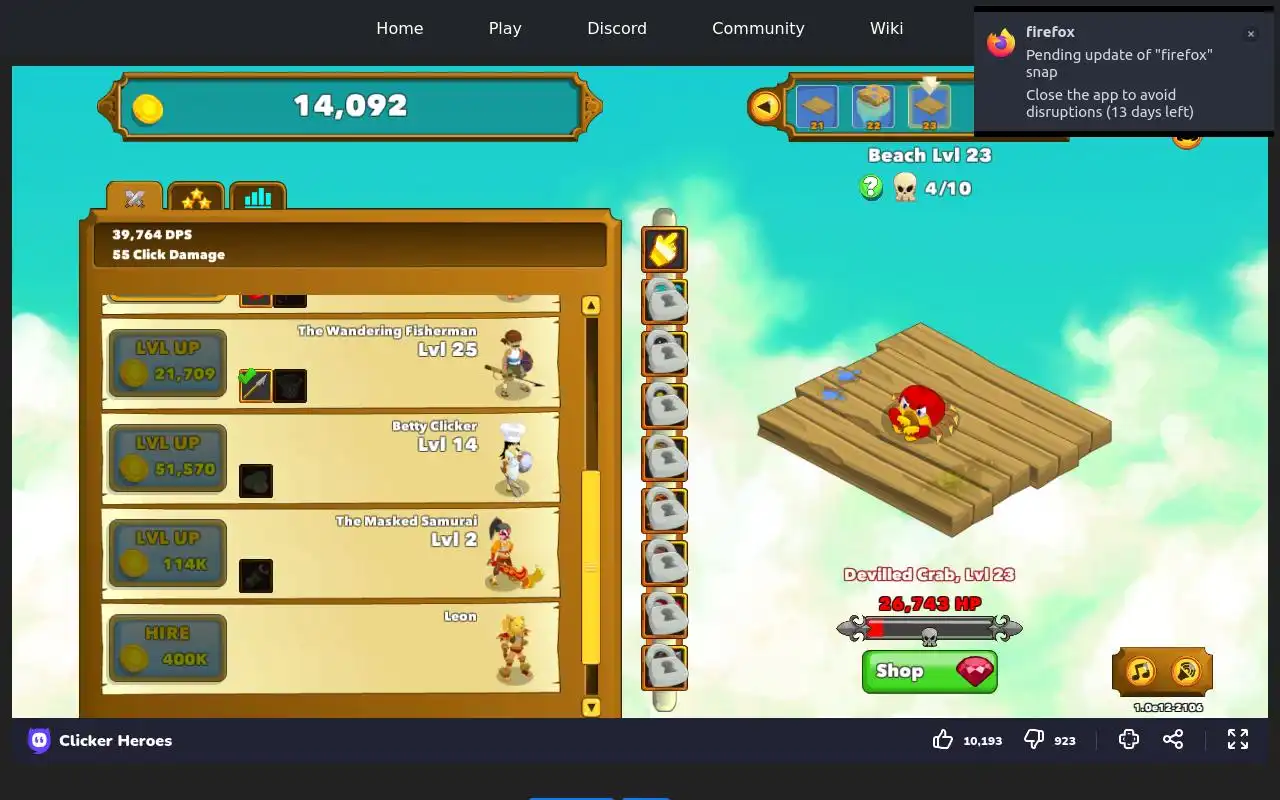Hire Leon for 400K gold

point(167,648)
